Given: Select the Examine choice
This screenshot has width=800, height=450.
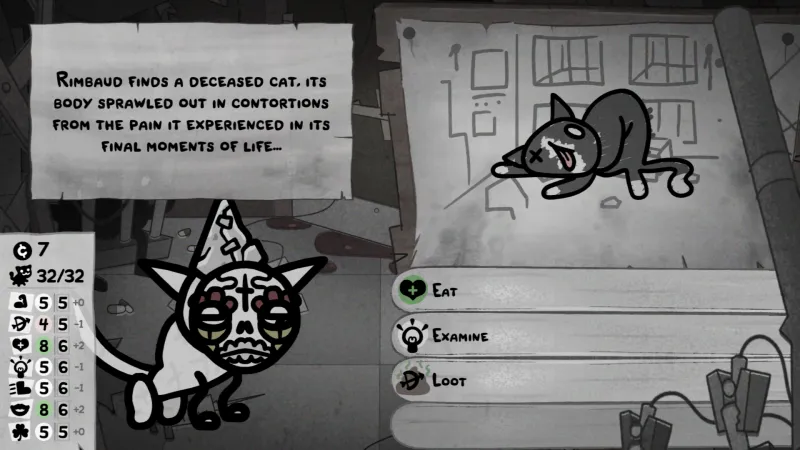Looking at the screenshot, I should point(460,336).
